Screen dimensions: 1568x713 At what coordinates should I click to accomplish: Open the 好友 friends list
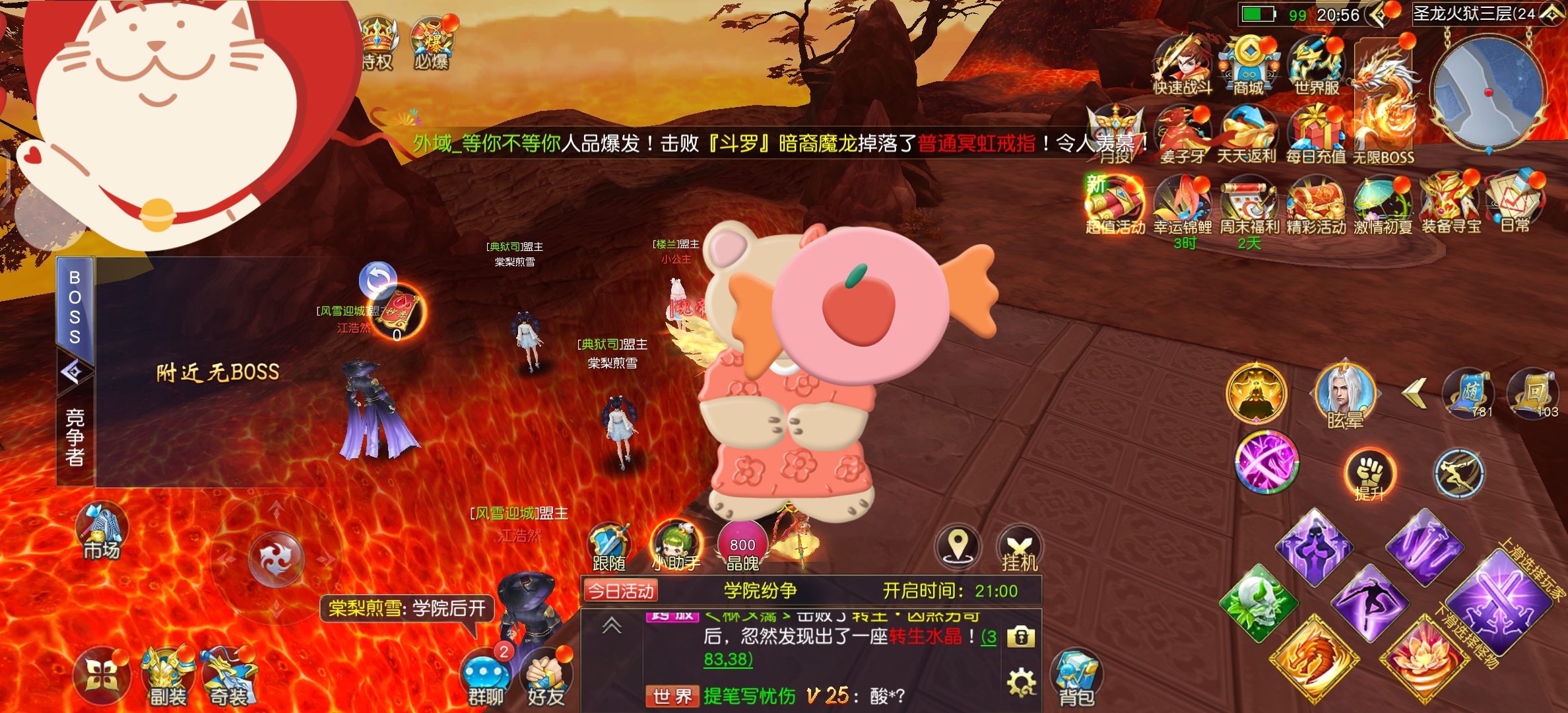coord(546,679)
